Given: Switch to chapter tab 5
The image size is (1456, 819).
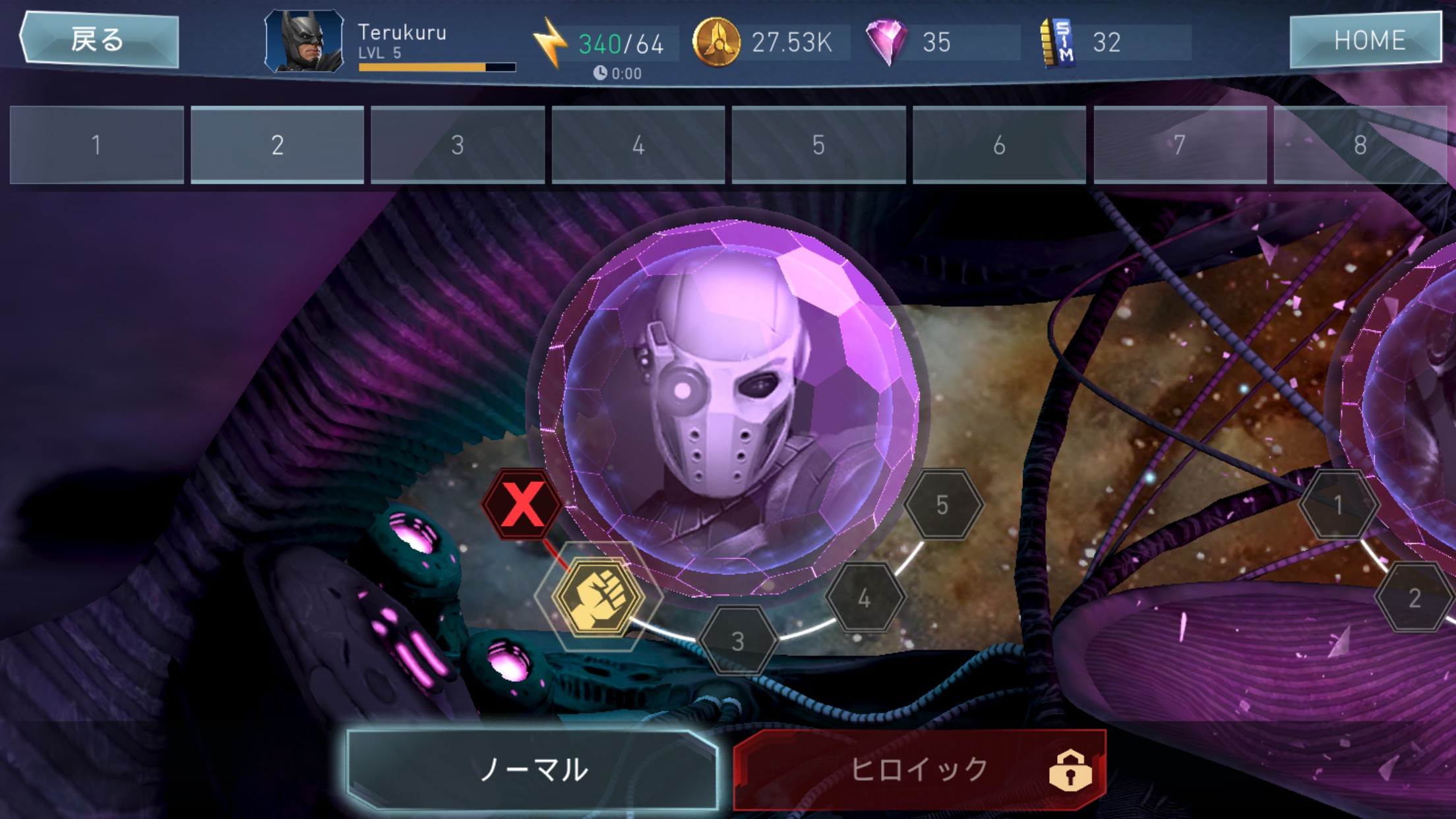Looking at the screenshot, I should pyautogui.click(x=818, y=145).
